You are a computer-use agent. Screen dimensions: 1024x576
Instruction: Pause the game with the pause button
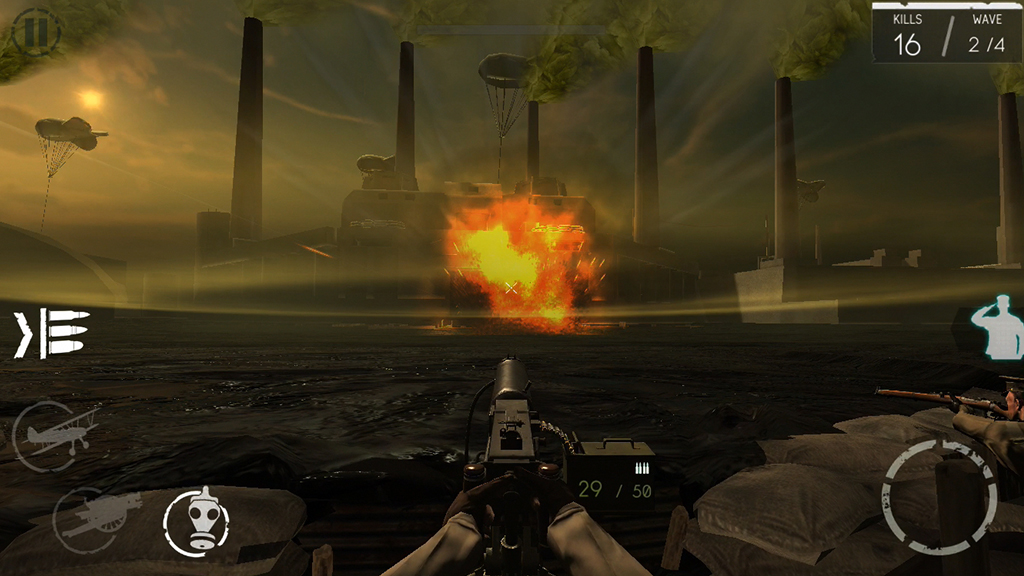tap(36, 32)
